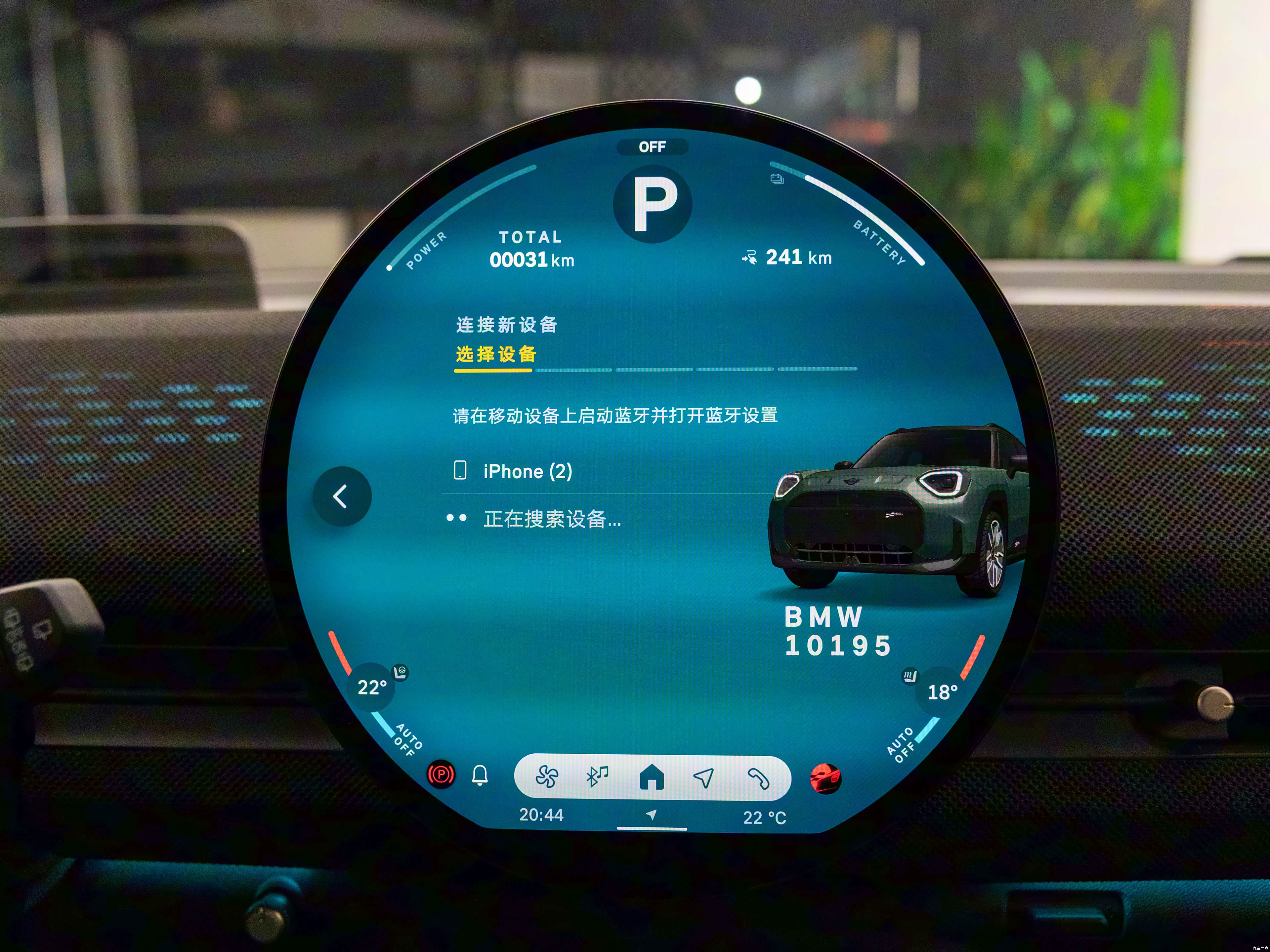1270x952 pixels.
Task: Tap the OFF label at the top
Action: pyautogui.click(x=652, y=147)
